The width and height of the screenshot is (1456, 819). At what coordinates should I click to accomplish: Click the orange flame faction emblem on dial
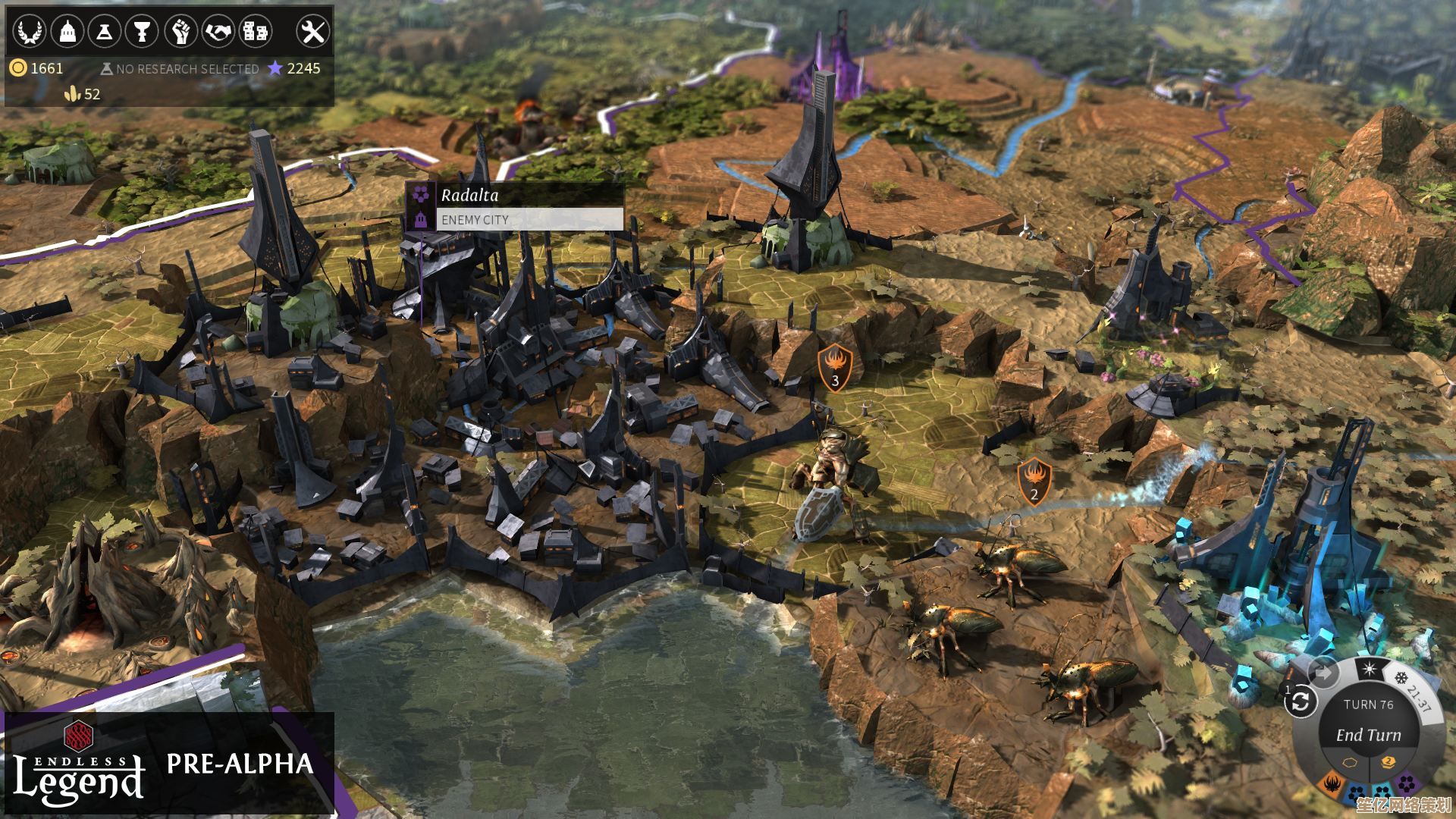tap(1332, 783)
